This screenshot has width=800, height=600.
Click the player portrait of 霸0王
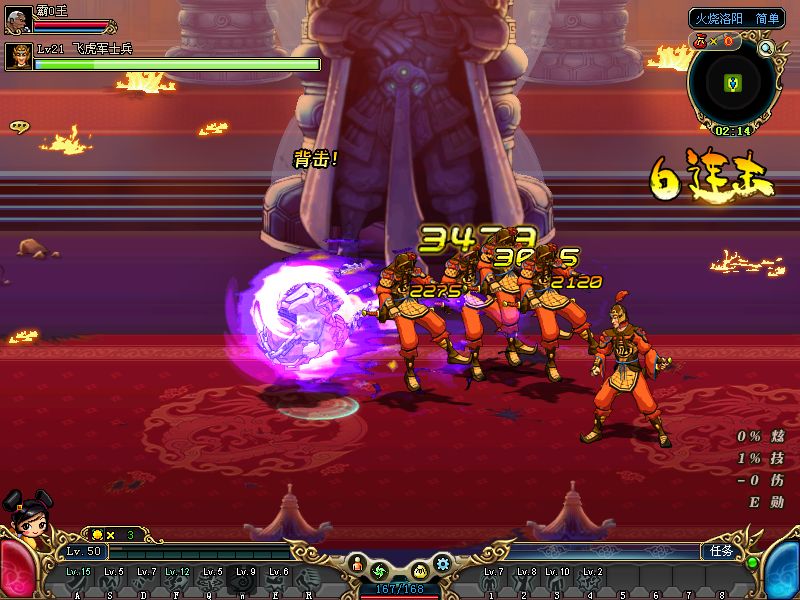click(x=18, y=20)
